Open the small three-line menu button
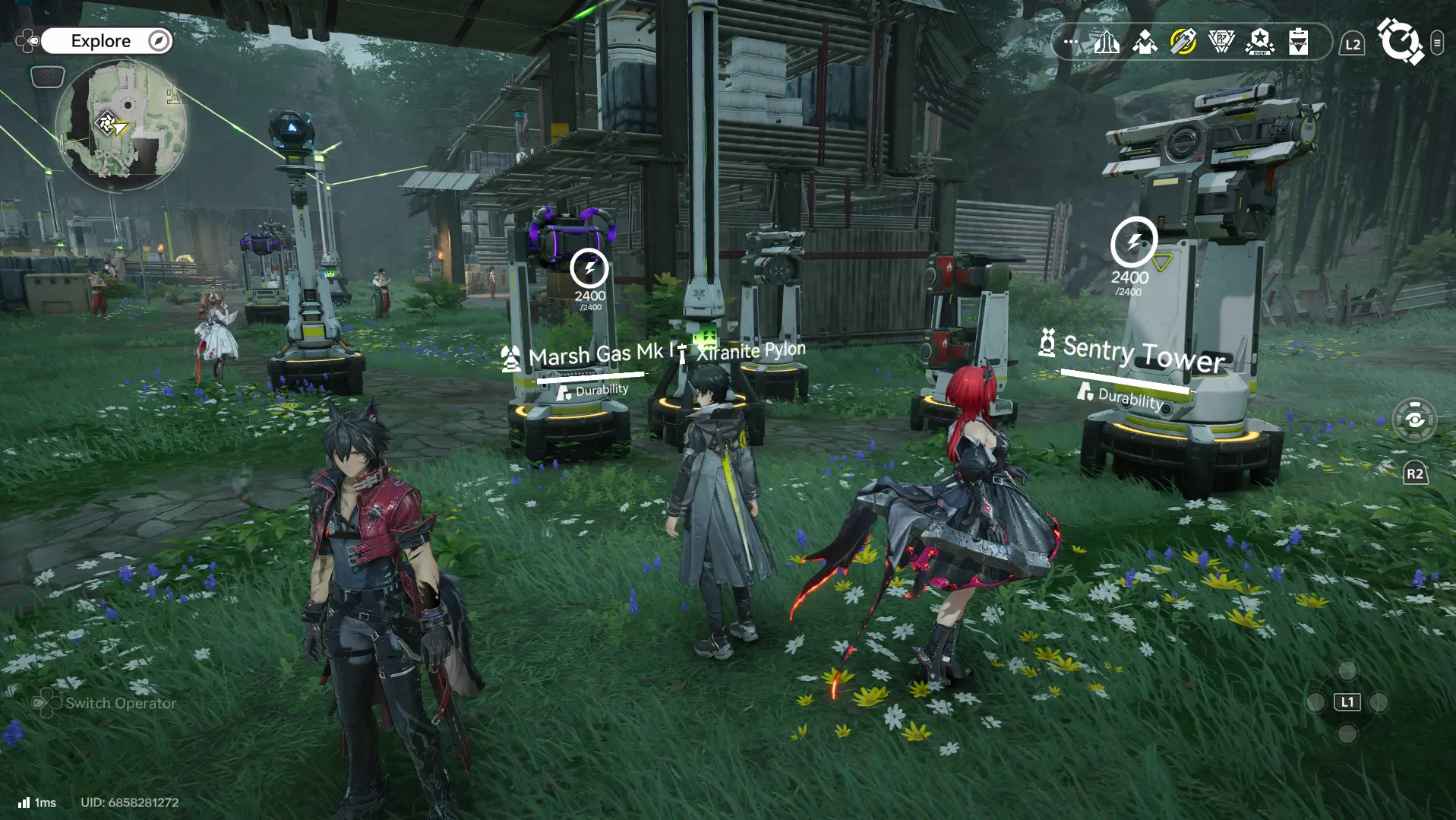Image resolution: width=1456 pixels, height=820 pixels. click(x=1437, y=43)
